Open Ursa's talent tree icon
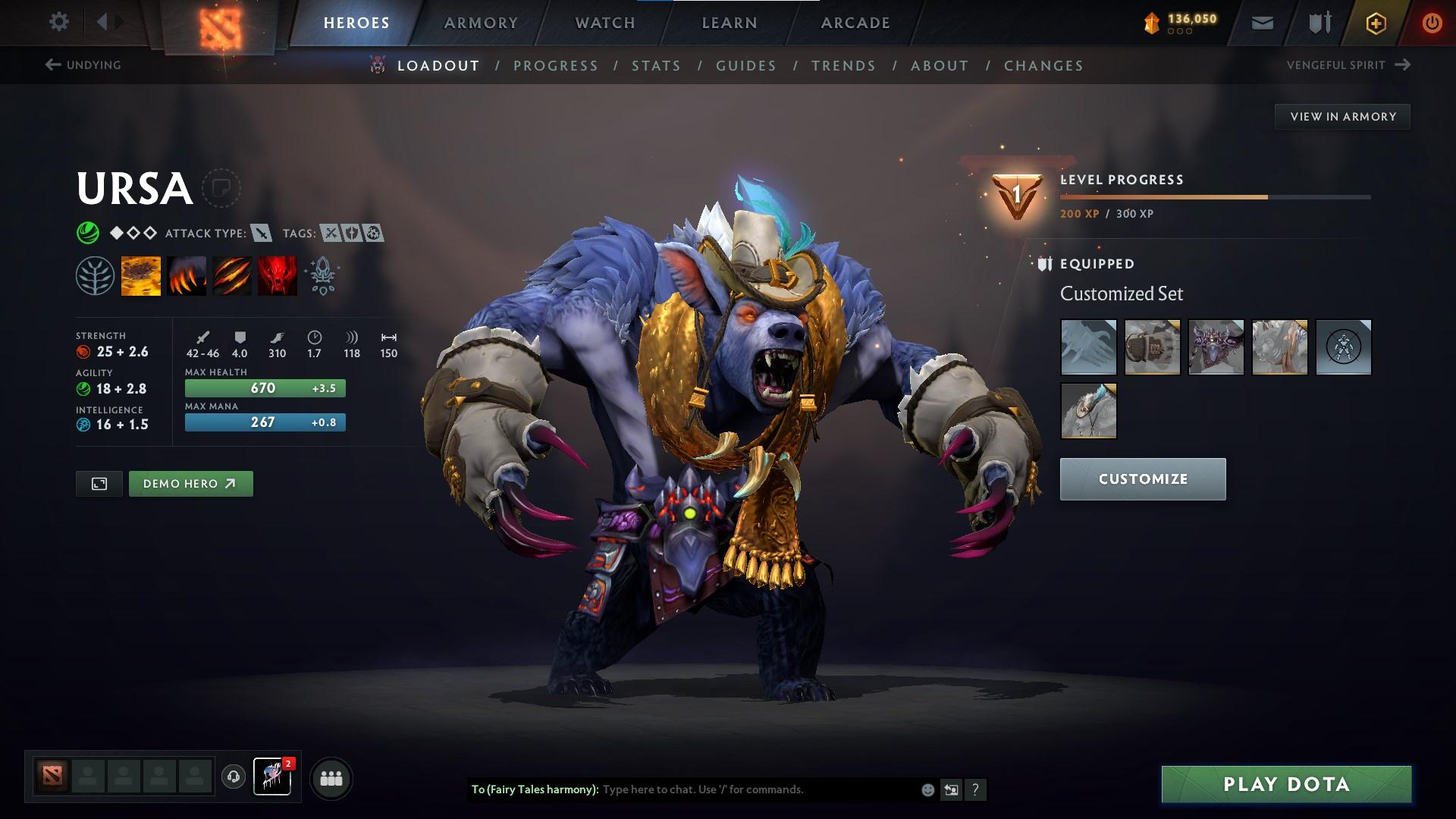1456x819 pixels. tap(93, 275)
